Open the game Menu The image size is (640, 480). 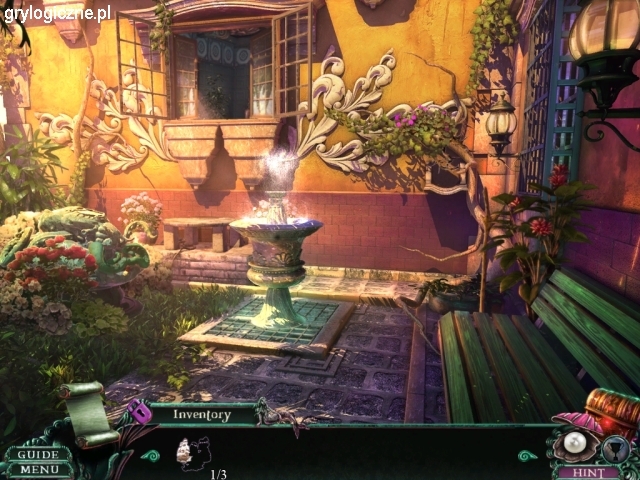[x=38, y=469]
